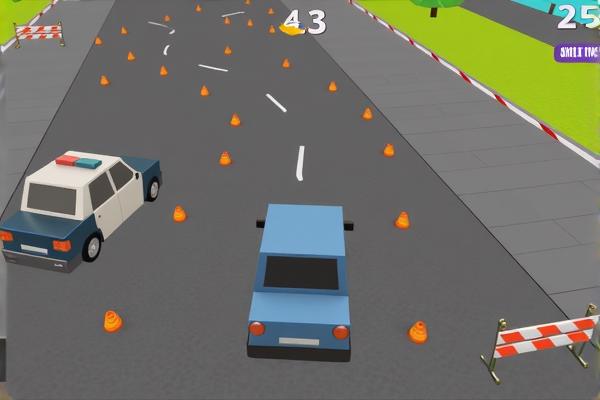Click the purple button under the counter
Viewport: 600px width, 400px height.
coord(578,52)
